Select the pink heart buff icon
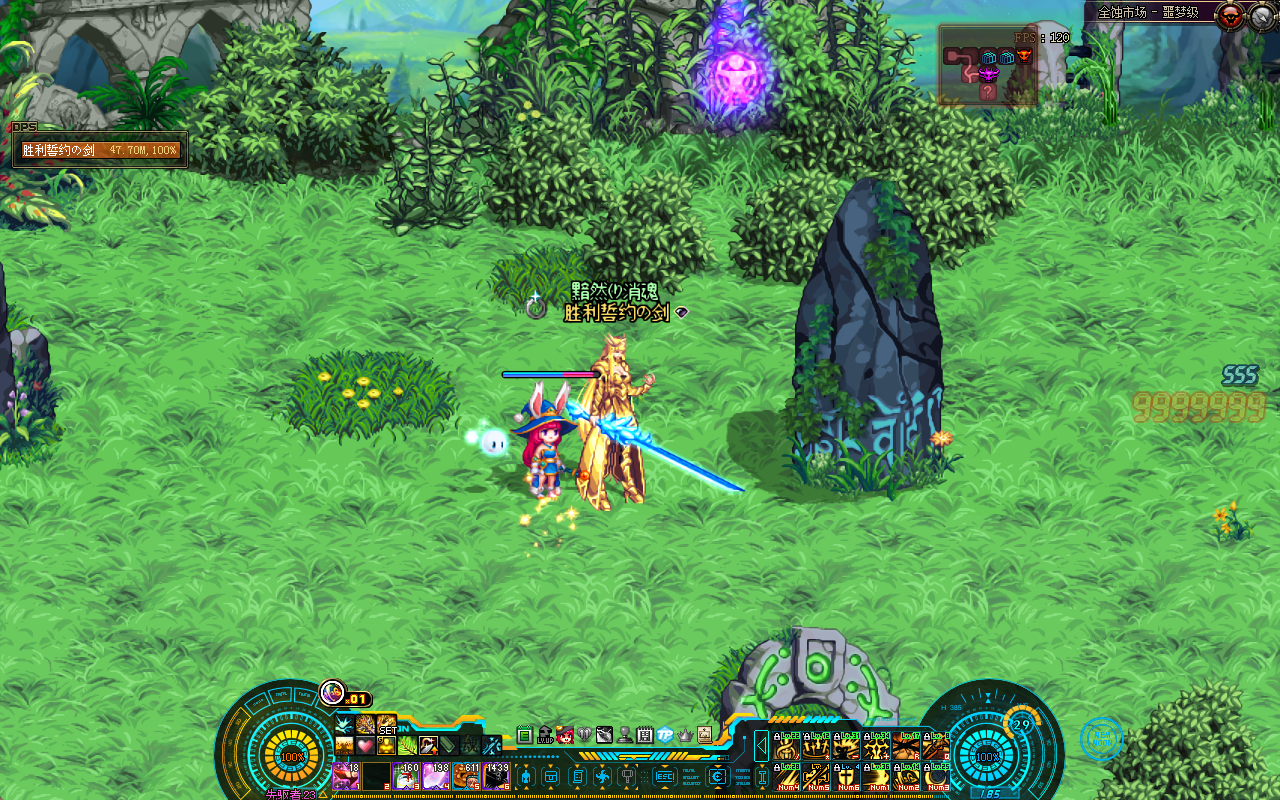 click(365, 745)
